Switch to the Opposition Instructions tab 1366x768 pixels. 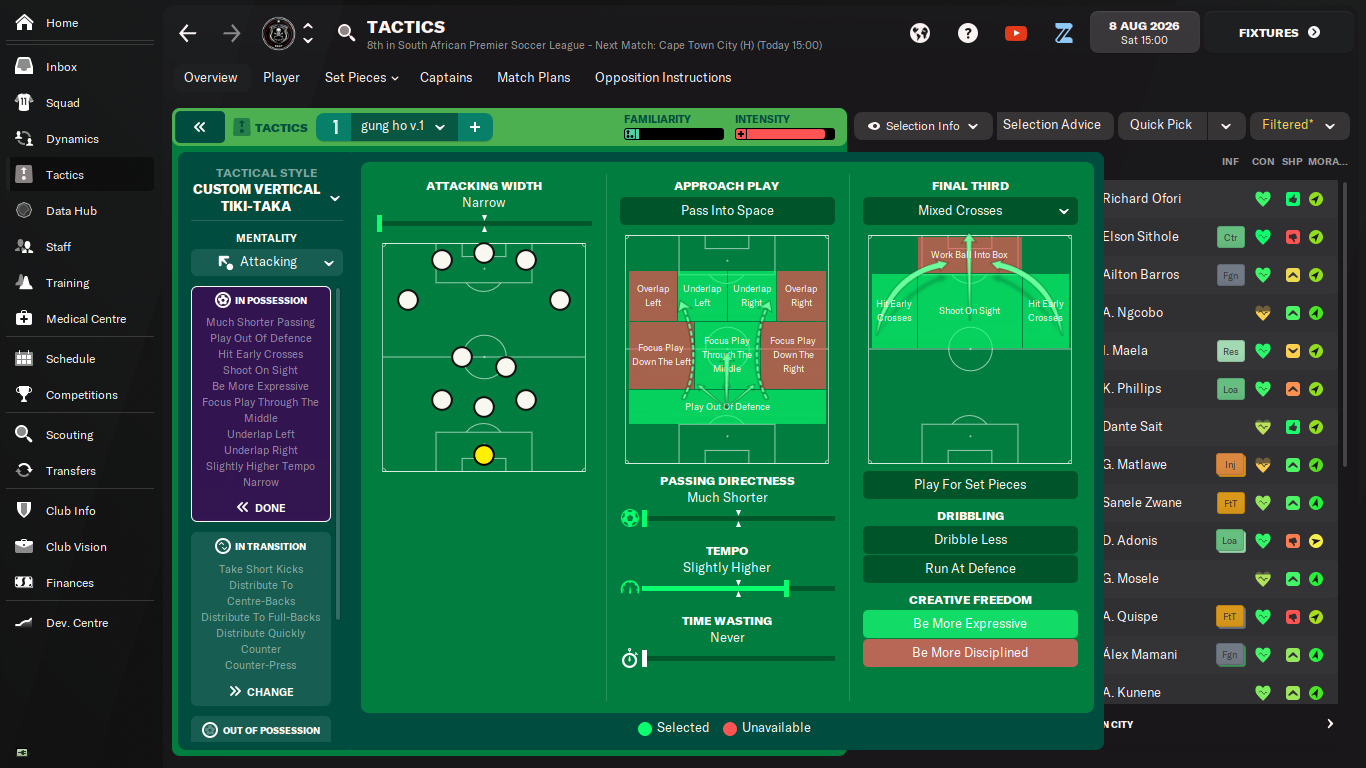(662, 77)
